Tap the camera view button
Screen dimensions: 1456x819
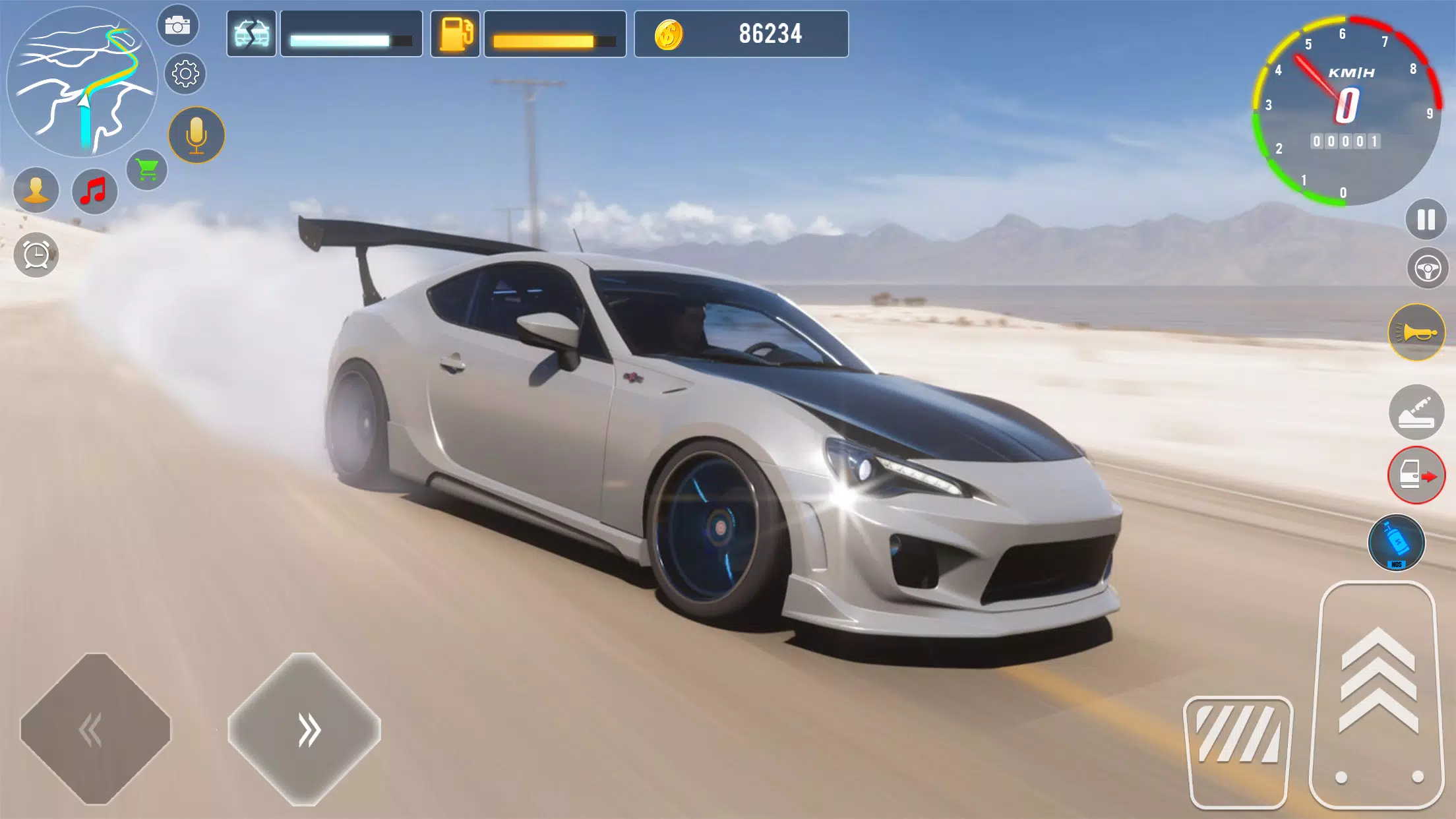point(177,26)
